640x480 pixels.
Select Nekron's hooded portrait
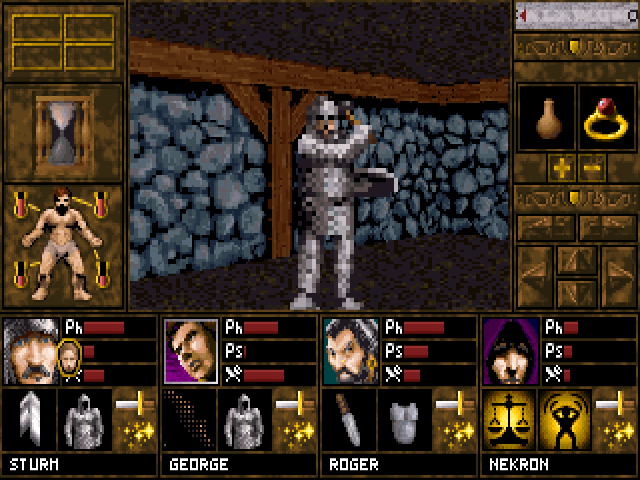[510, 350]
